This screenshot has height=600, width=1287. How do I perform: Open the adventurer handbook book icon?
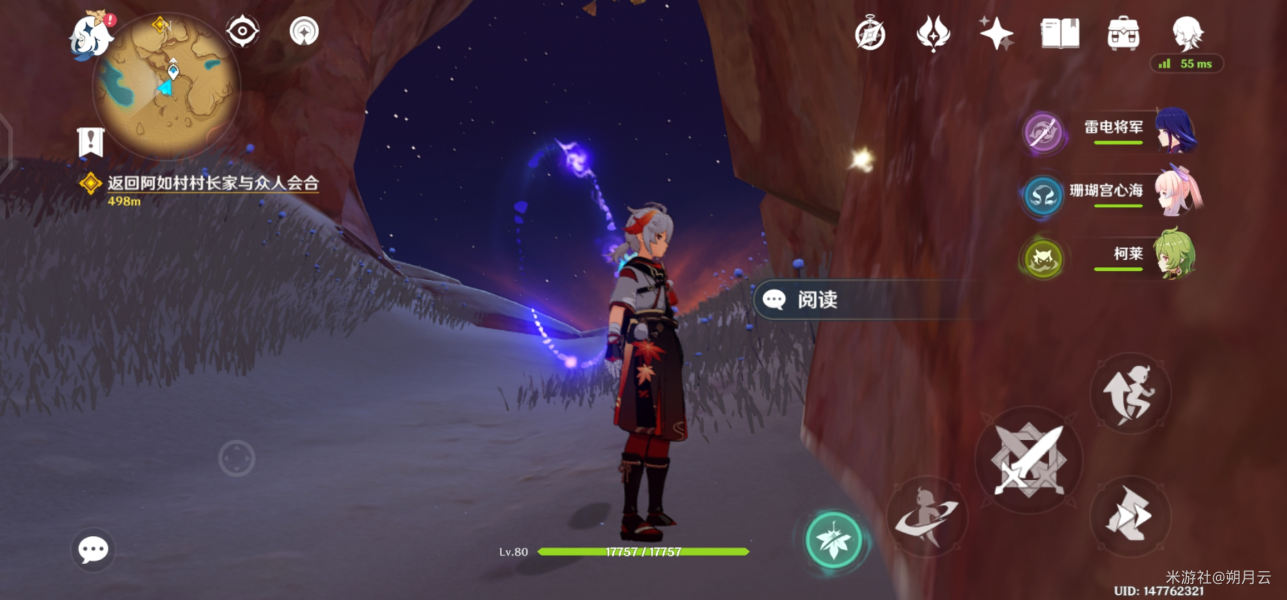coord(1060,34)
